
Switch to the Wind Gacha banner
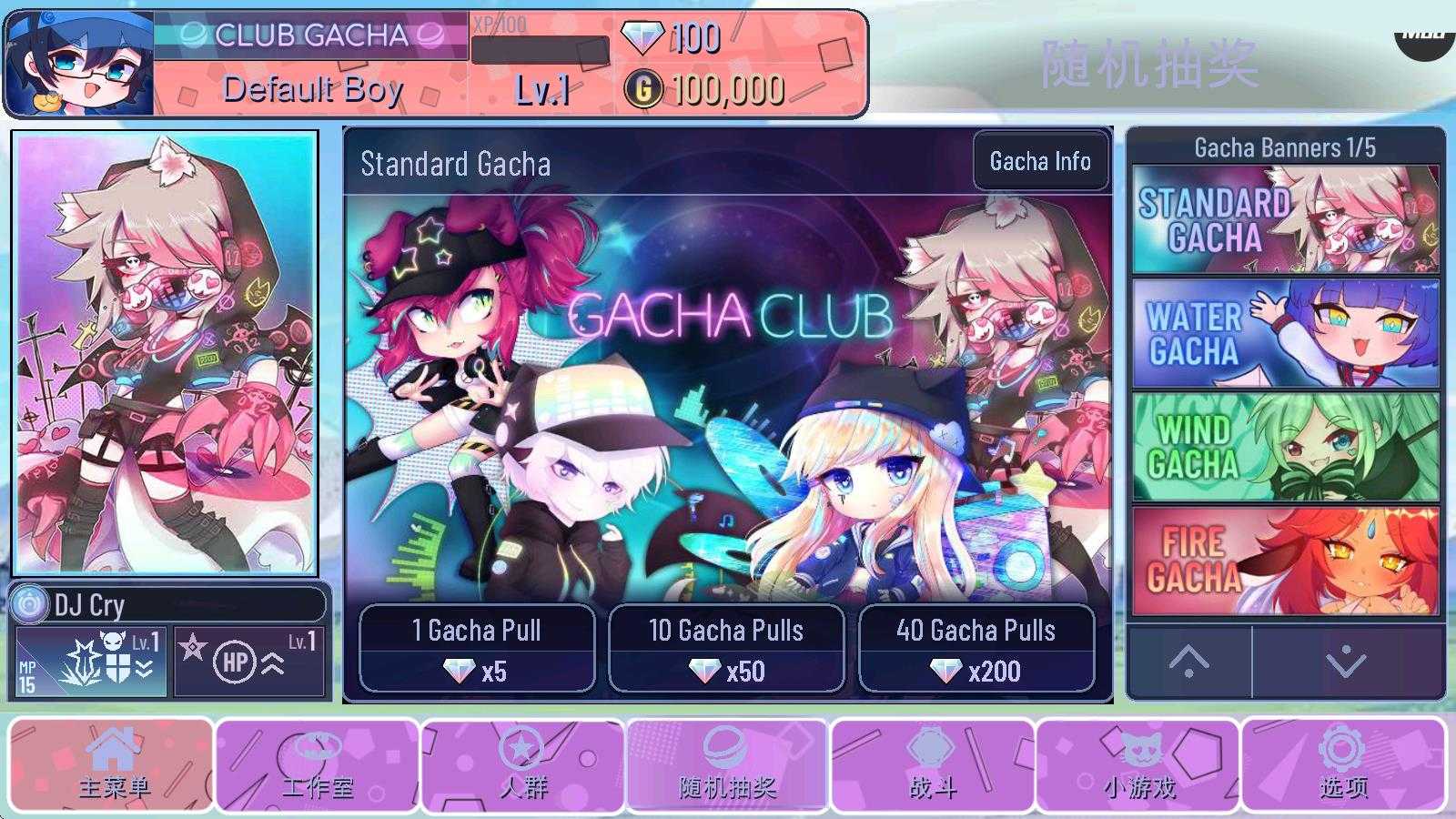point(1285,447)
